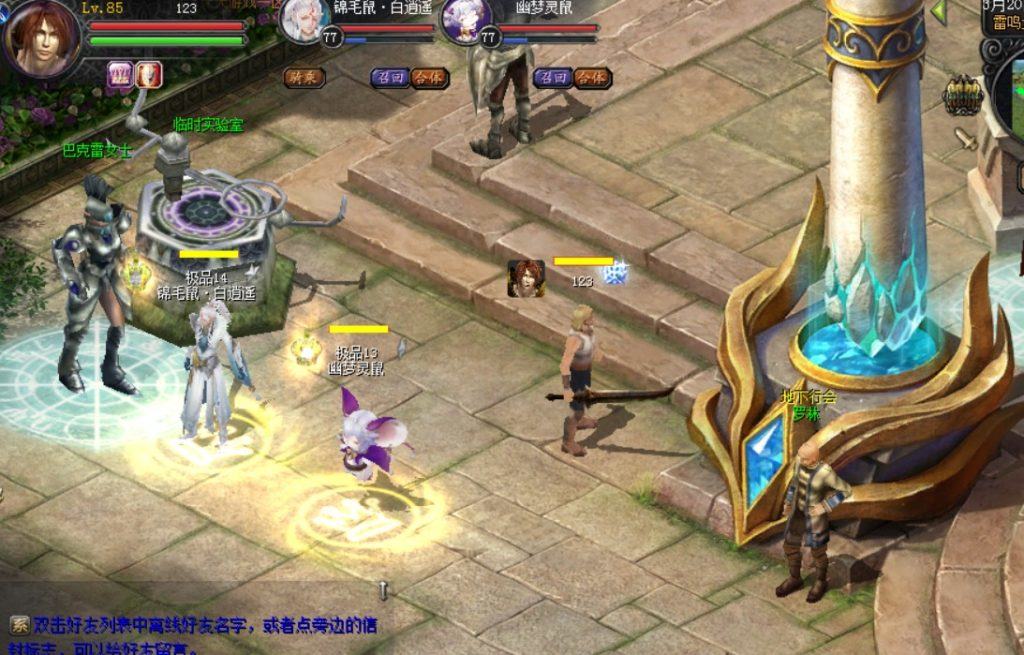Click the 系 system channel tag in chat
This screenshot has width=1024, height=655.
19,625
